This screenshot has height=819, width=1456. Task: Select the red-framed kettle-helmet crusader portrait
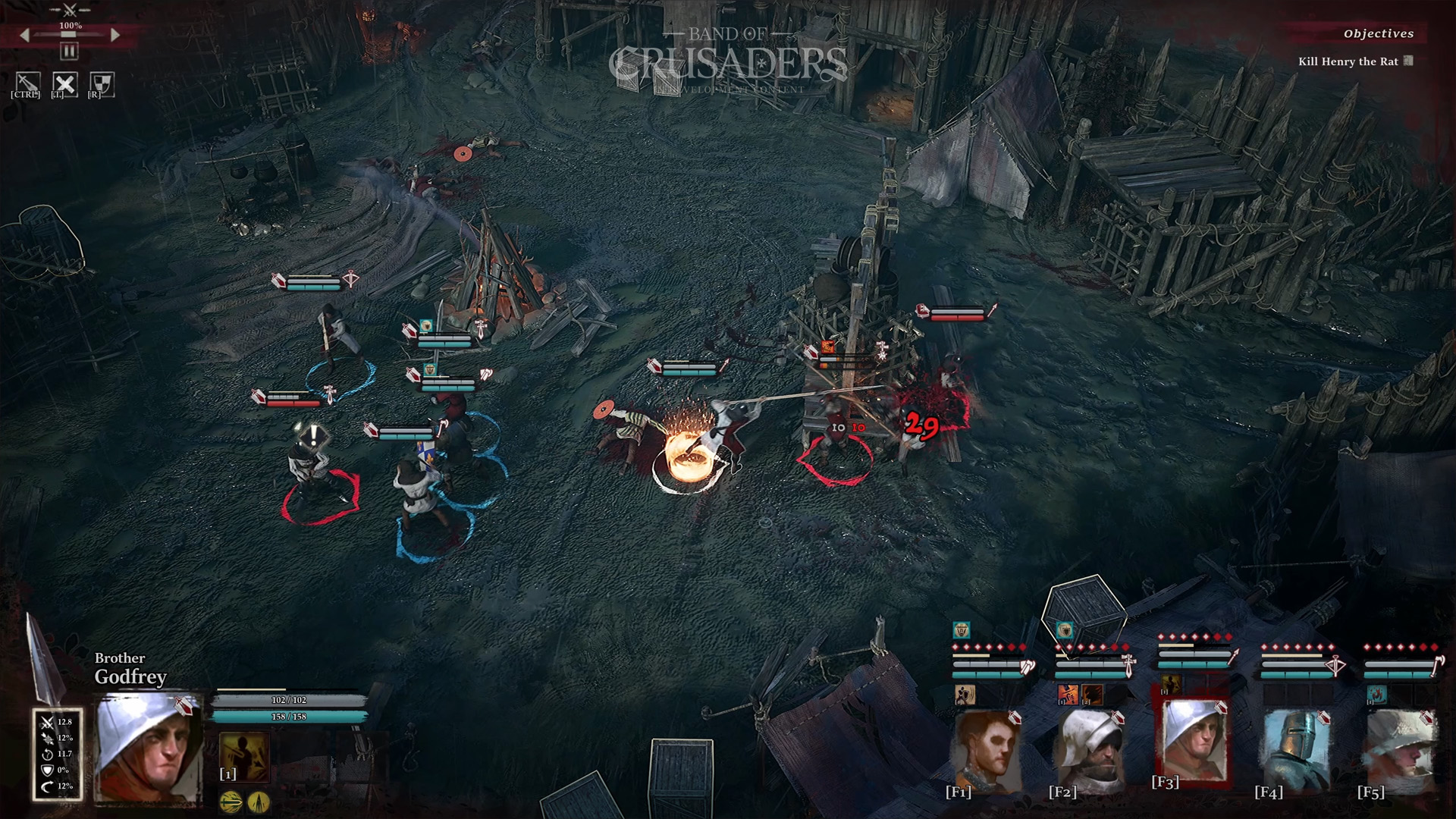pos(1193,740)
